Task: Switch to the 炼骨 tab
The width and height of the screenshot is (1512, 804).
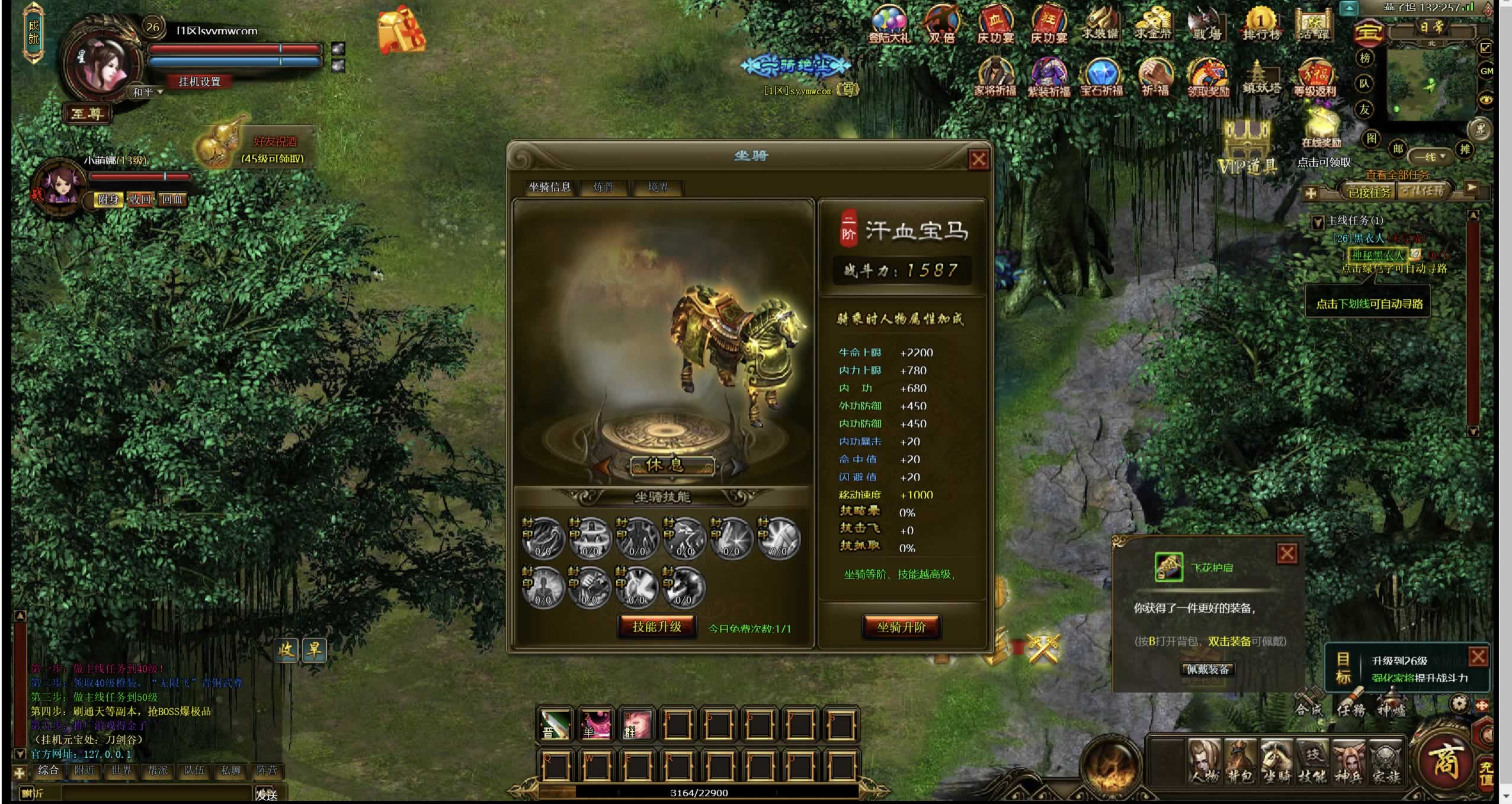Action: click(603, 187)
